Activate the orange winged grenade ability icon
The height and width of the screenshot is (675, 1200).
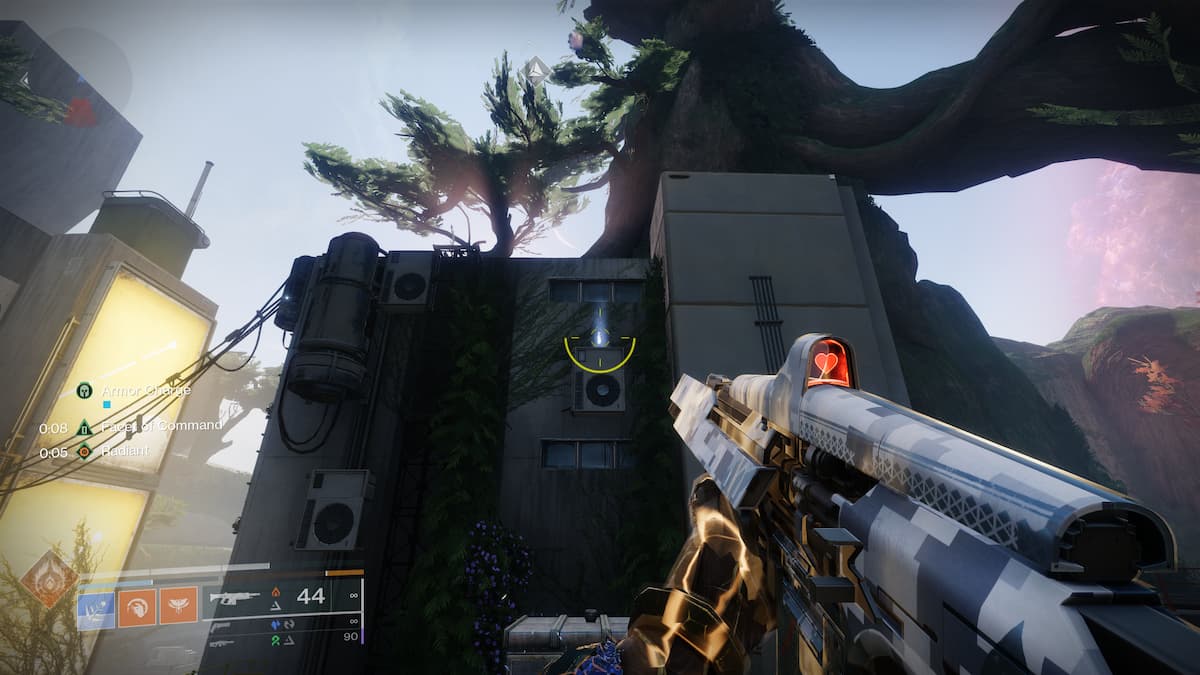click(178, 605)
